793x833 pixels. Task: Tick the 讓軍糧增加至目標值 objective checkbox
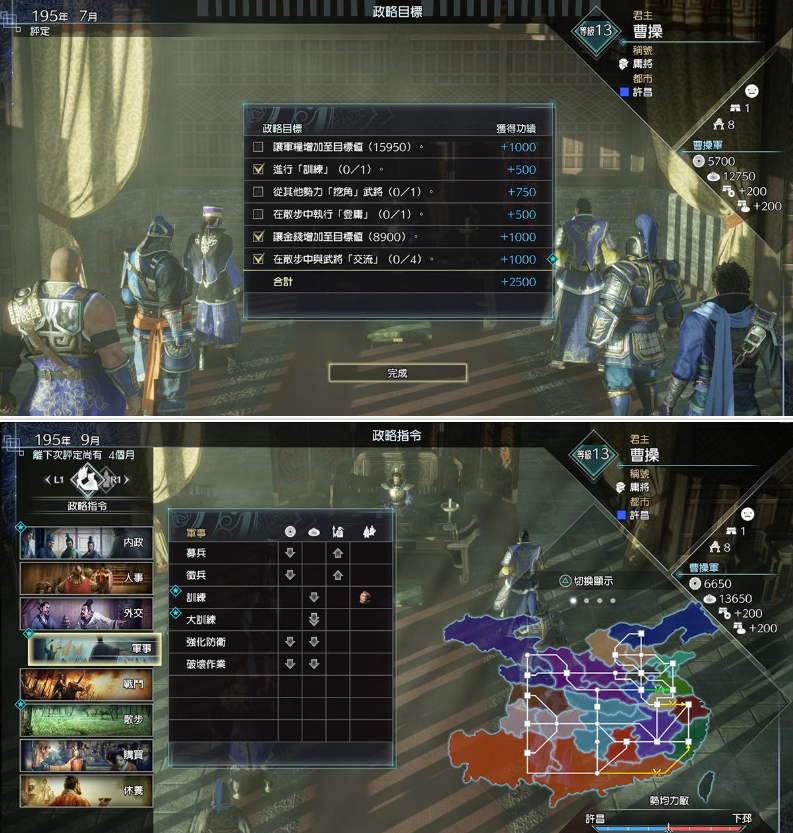(x=258, y=147)
